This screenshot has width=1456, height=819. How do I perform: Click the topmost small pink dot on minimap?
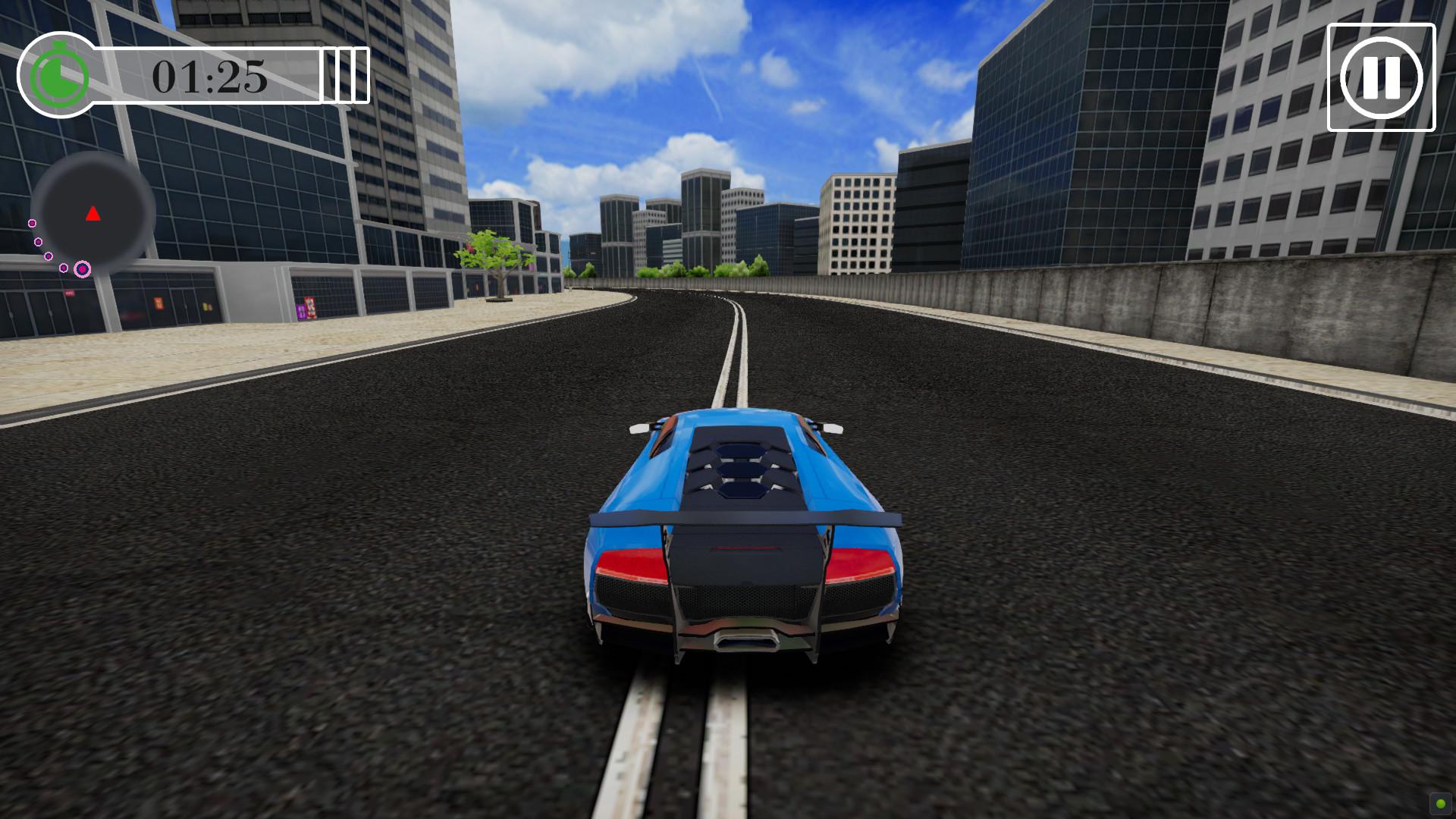tap(31, 222)
